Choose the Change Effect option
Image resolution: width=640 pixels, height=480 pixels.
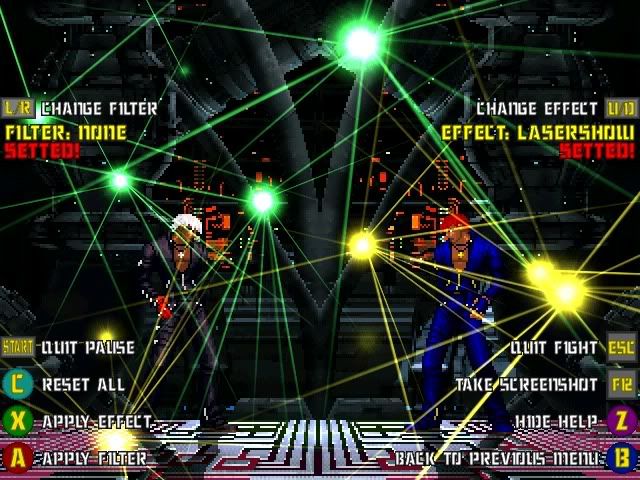[538, 108]
